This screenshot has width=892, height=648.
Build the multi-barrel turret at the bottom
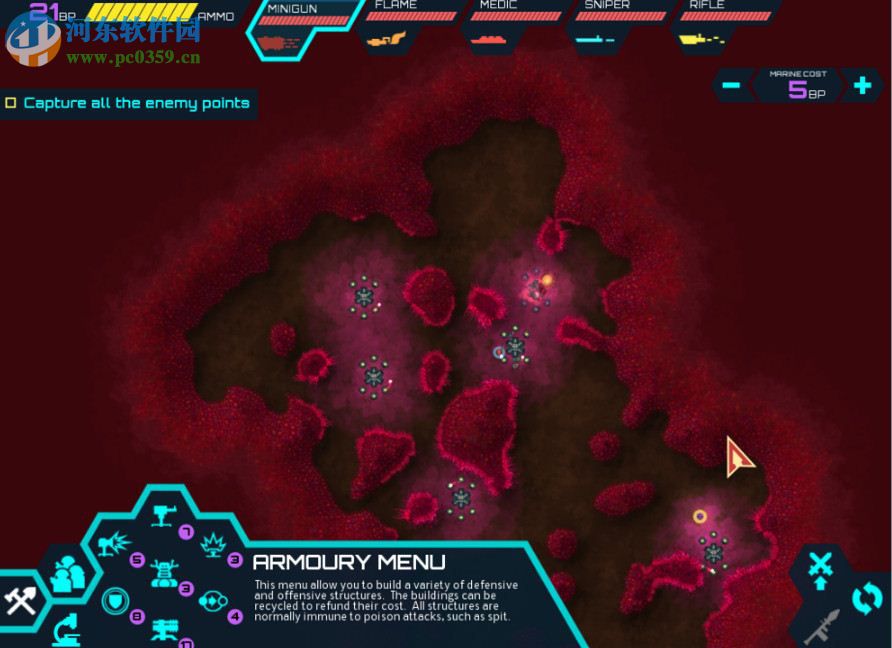[x=164, y=629]
